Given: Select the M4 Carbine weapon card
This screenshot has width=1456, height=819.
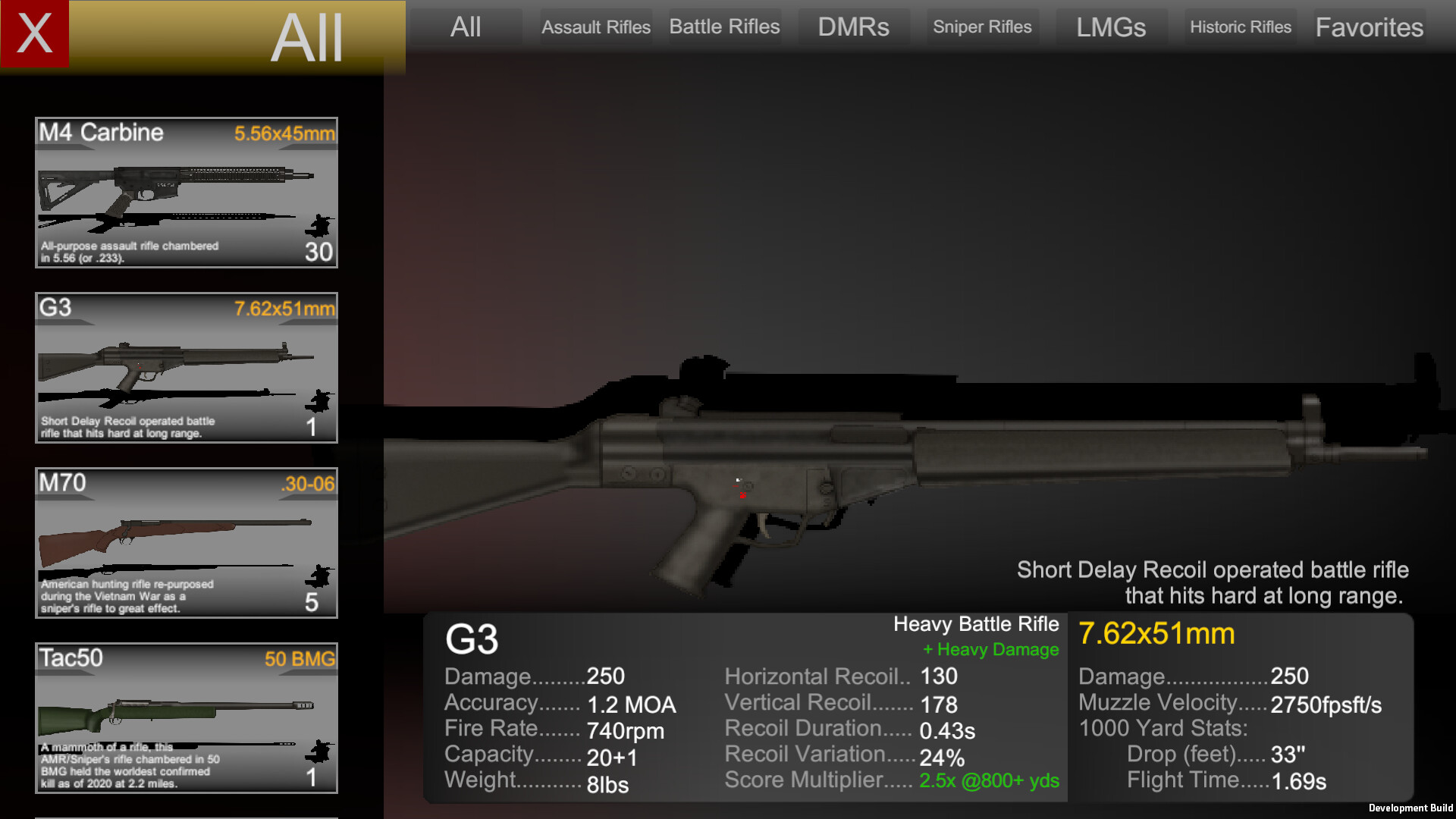Looking at the screenshot, I should coord(186,193).
